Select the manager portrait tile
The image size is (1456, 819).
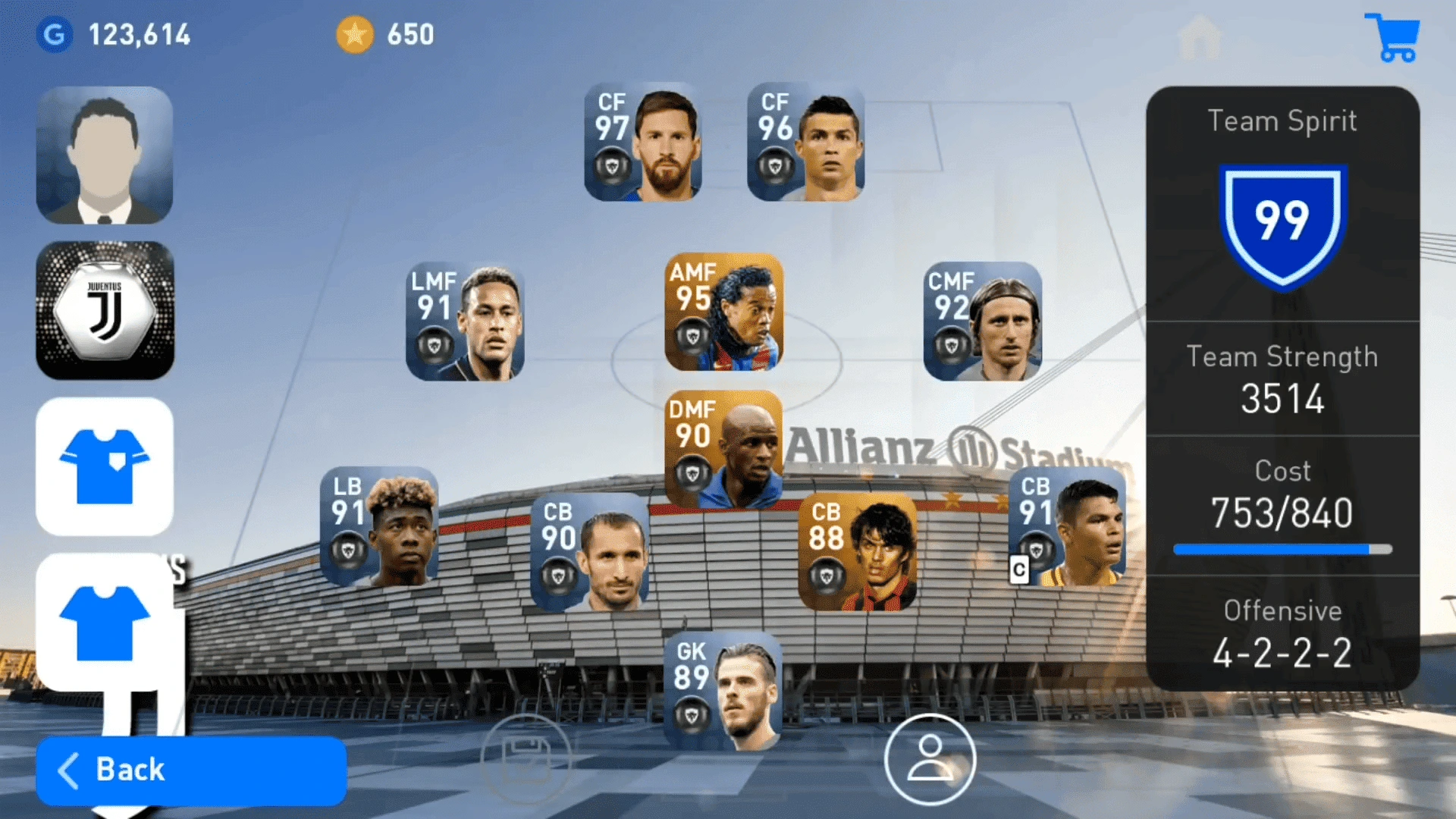coord(105,155)
